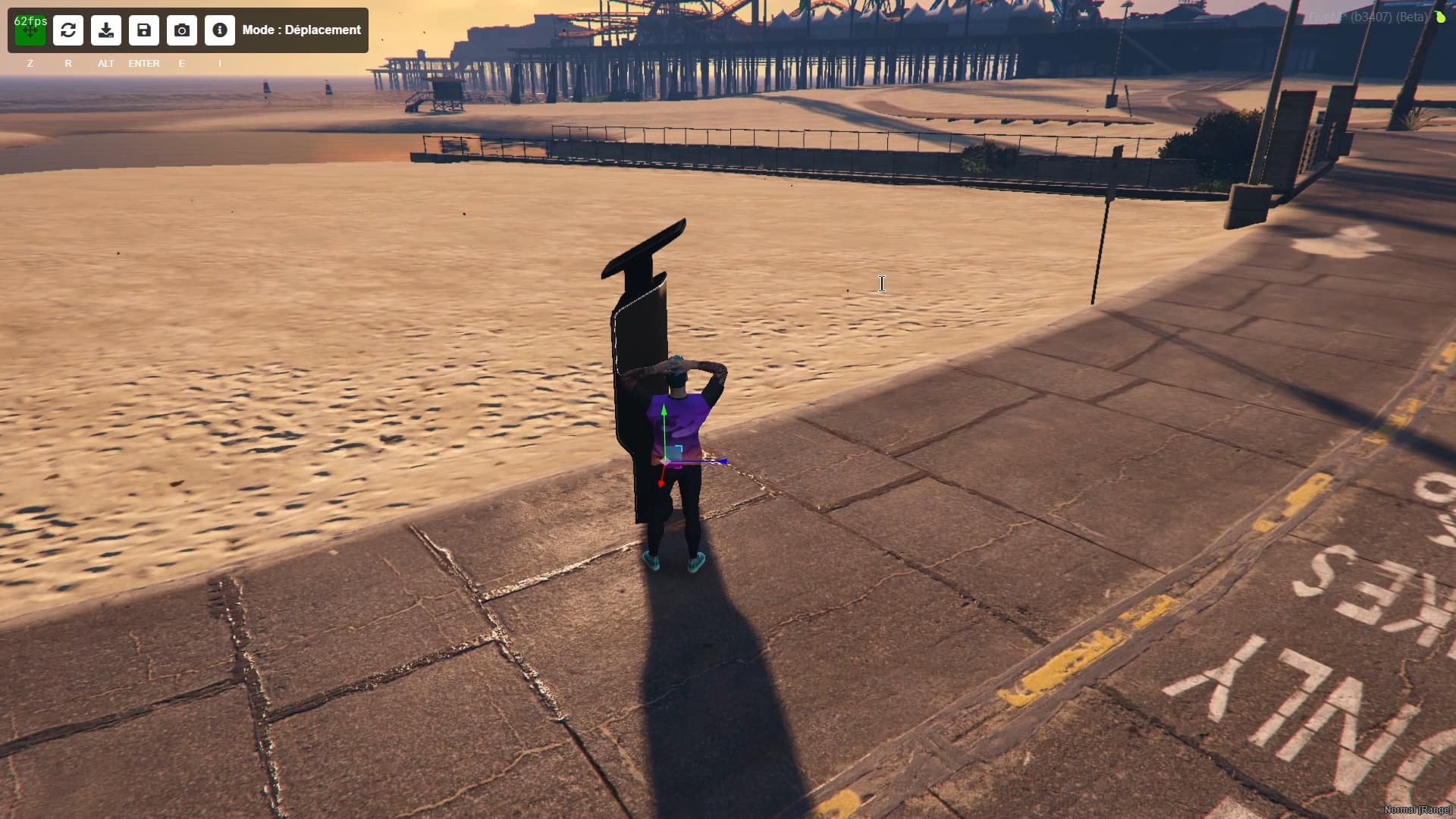Open the info button in the toolbar
This screenshot has height=819, width=1456.
click(x=220, y=30)
